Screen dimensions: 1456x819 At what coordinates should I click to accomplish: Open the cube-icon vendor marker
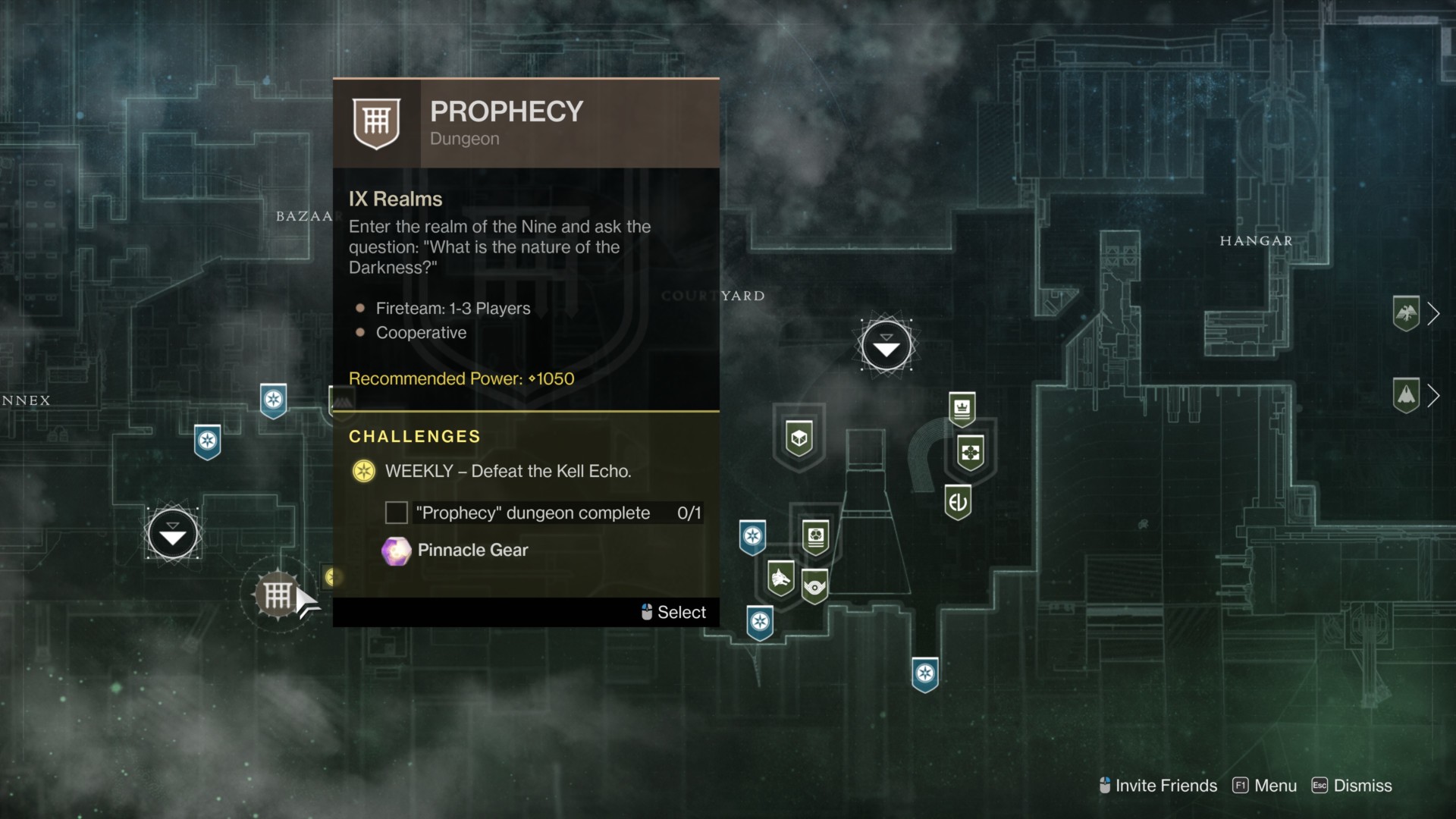tap(799, 438)
